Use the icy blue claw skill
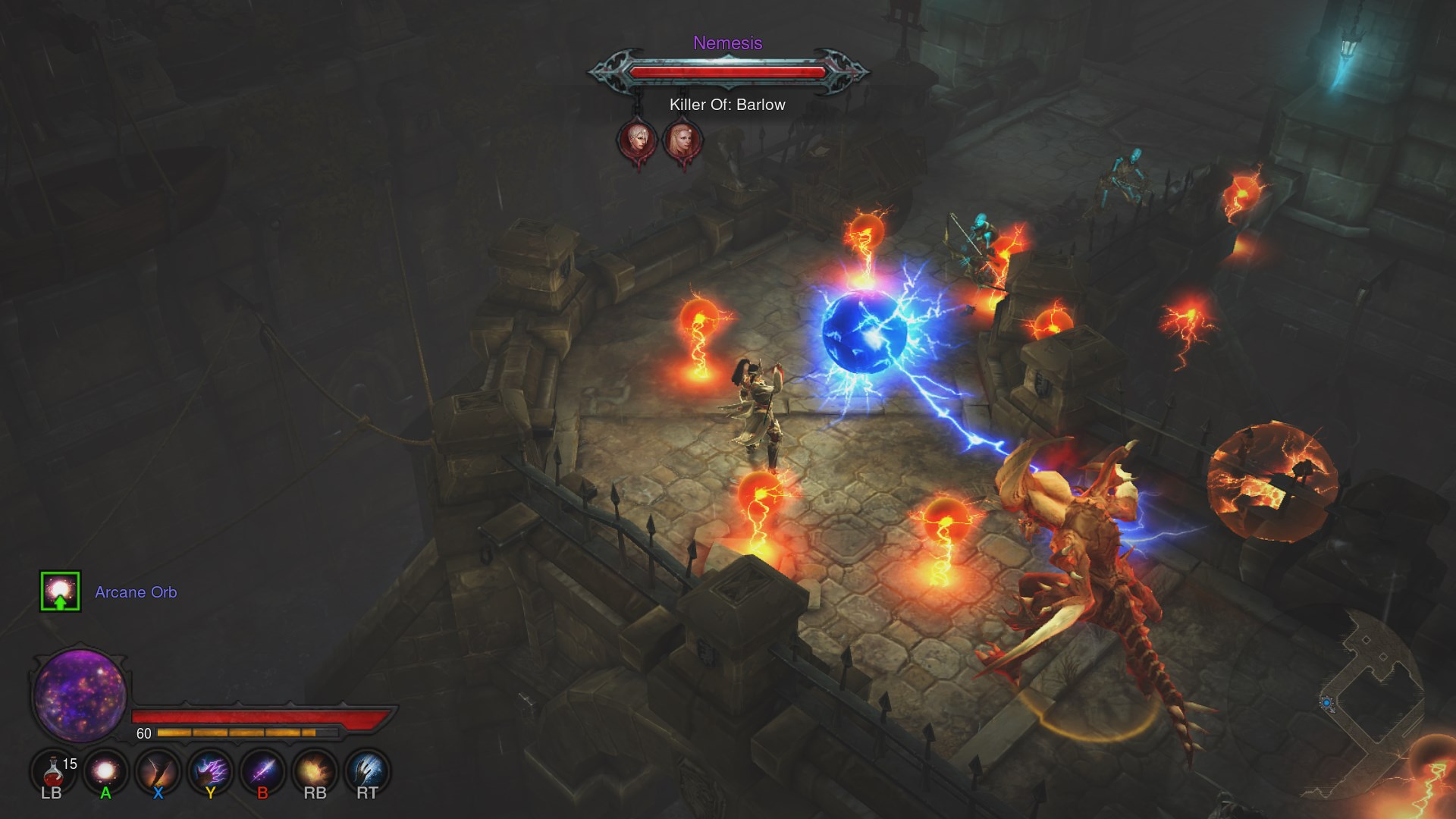Viewport: 1456px width, 819px height. point(367,771)
